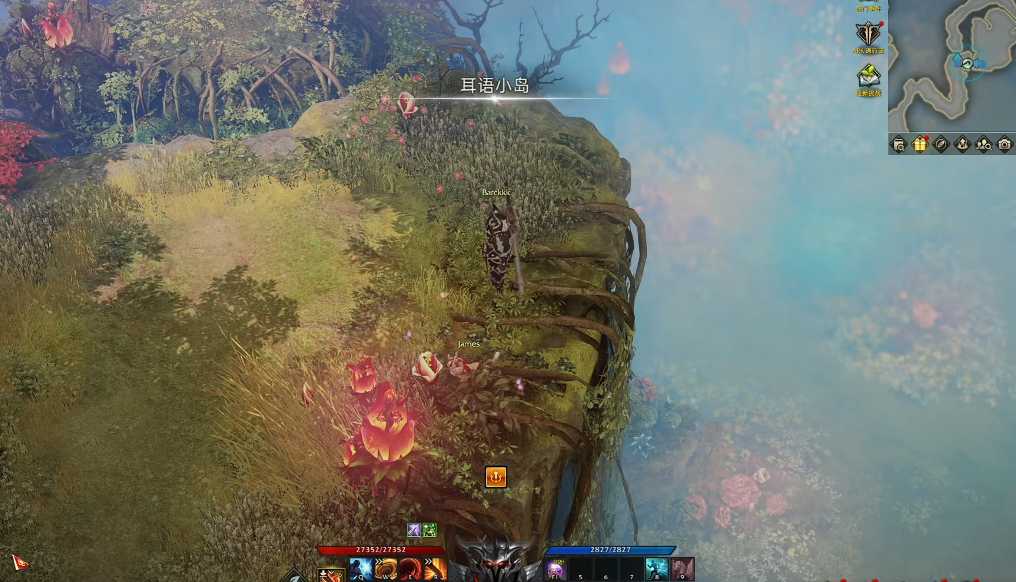Use the pink creature item slot
This screenshot has height=582, width=1016.
682,571
